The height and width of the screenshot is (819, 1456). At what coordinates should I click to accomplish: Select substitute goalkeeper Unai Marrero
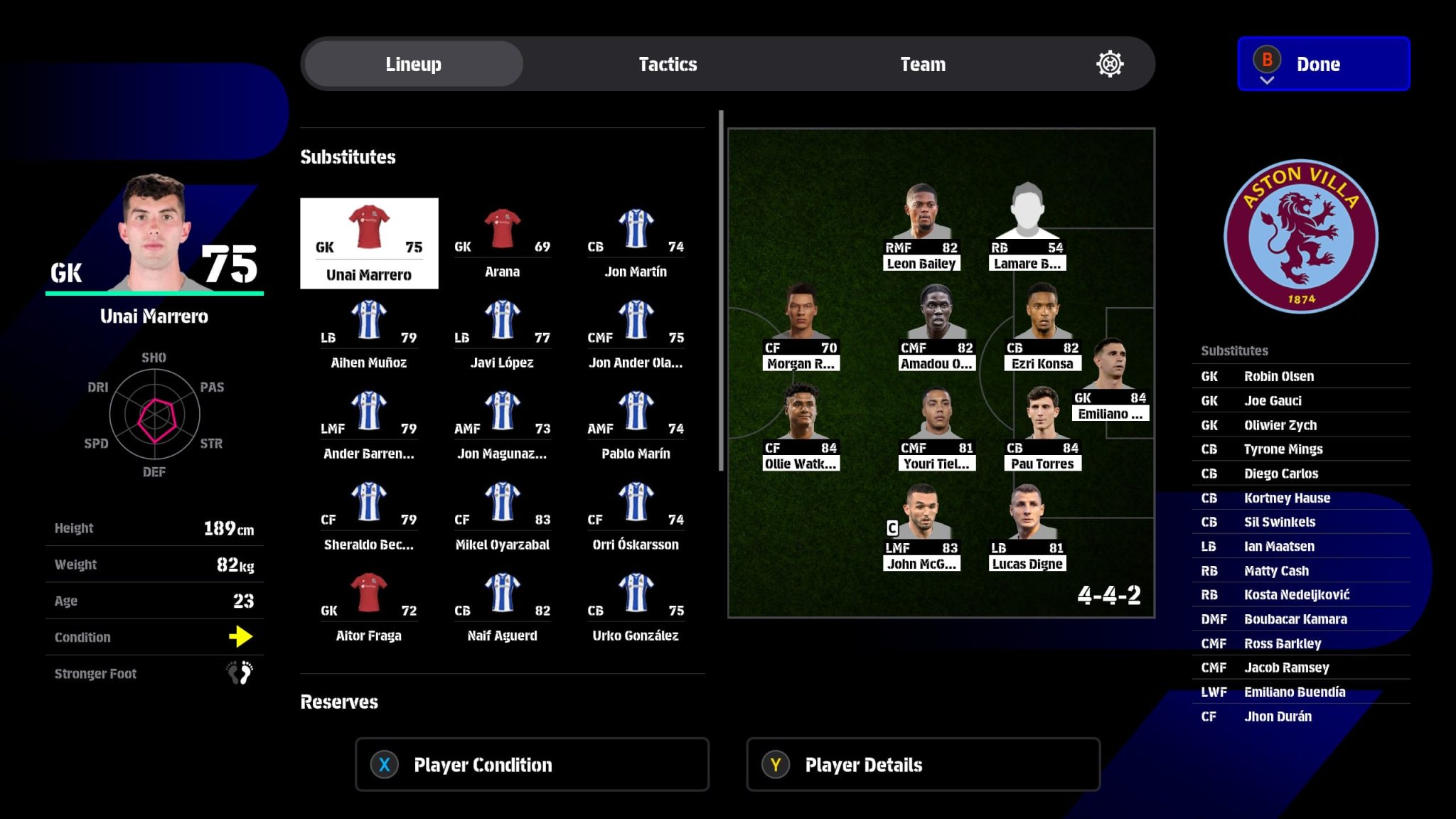pos(369,244)
